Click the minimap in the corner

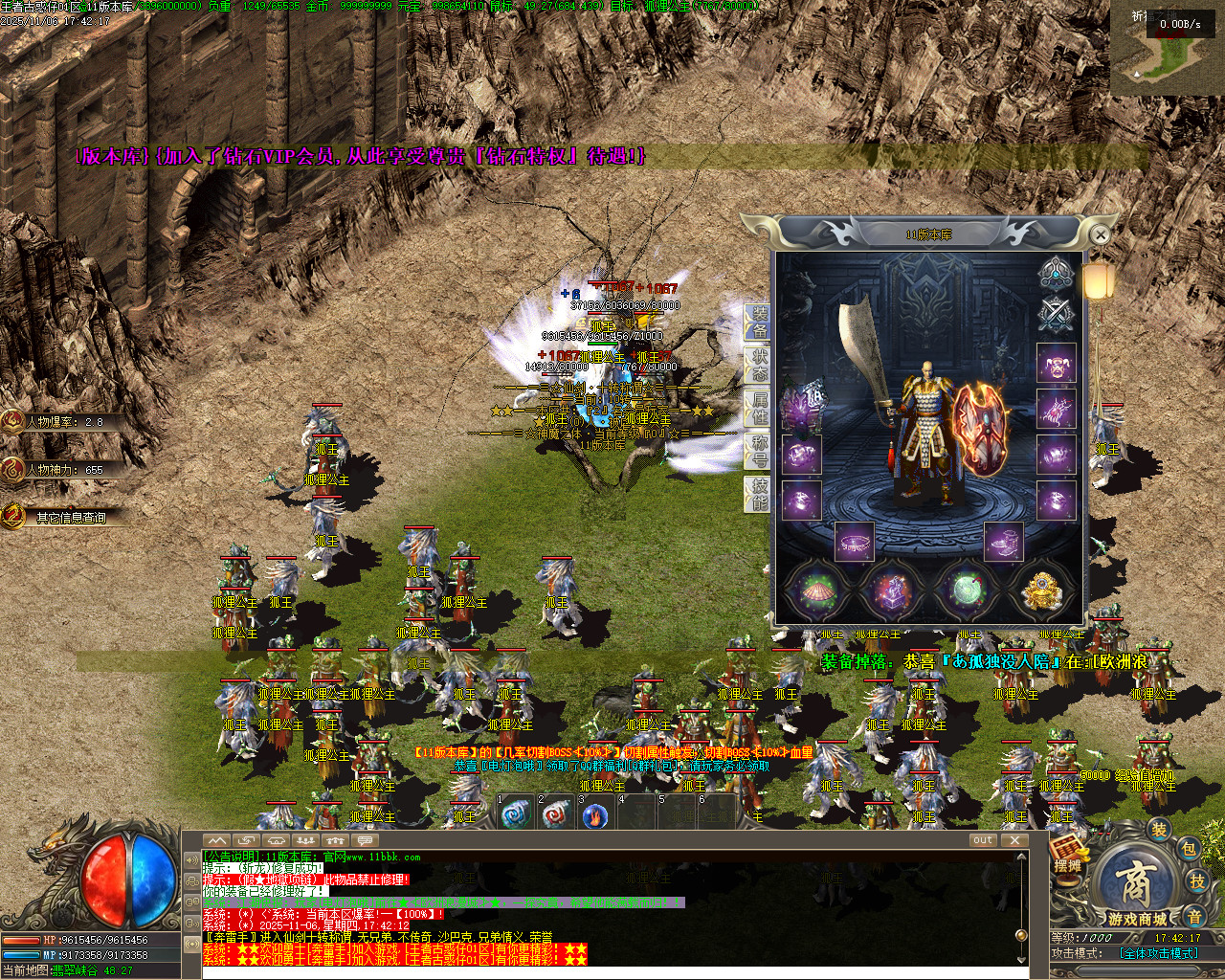pos(1166,48)
